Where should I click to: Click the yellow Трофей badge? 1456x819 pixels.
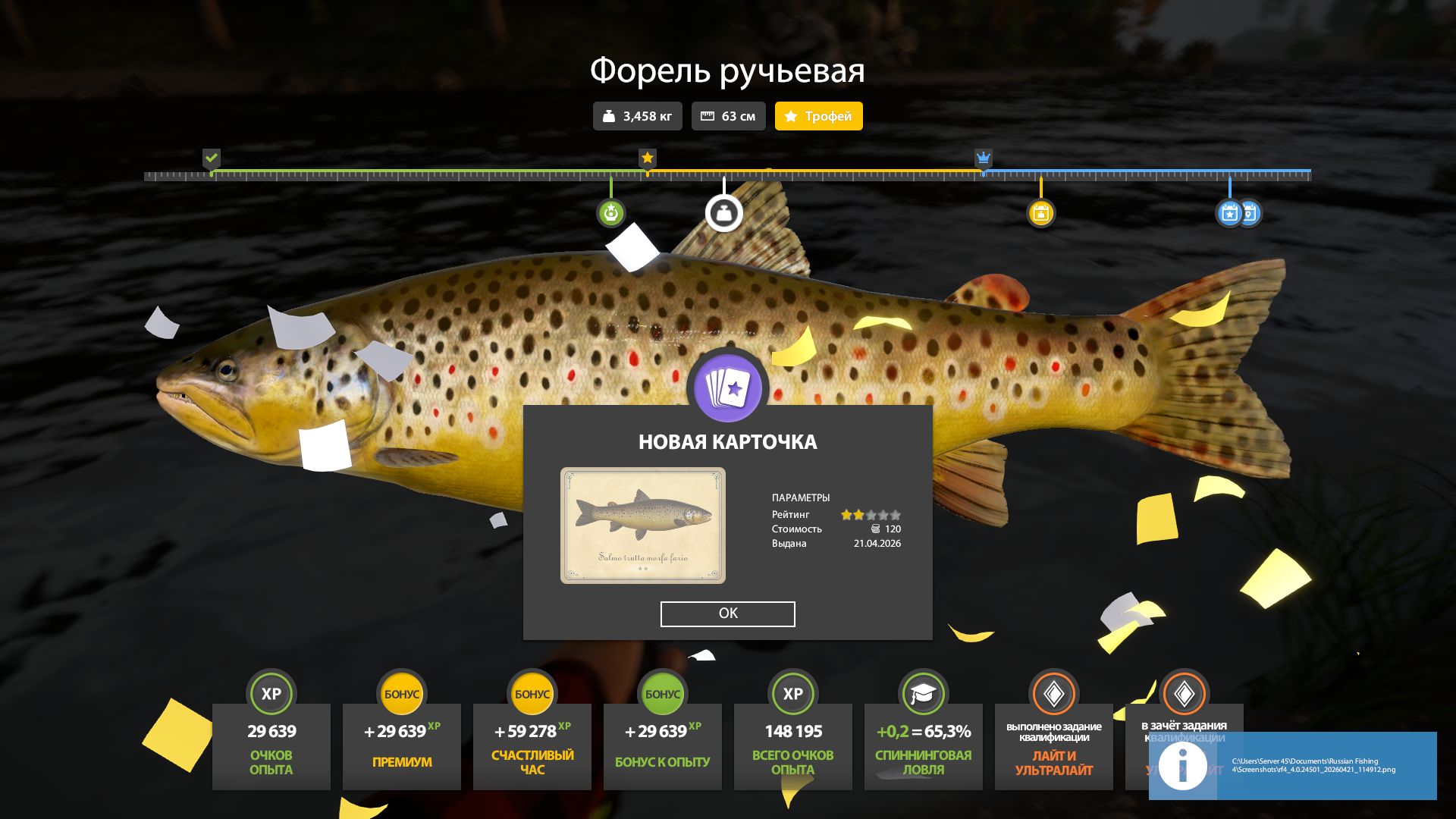click(x=817, y=116)
